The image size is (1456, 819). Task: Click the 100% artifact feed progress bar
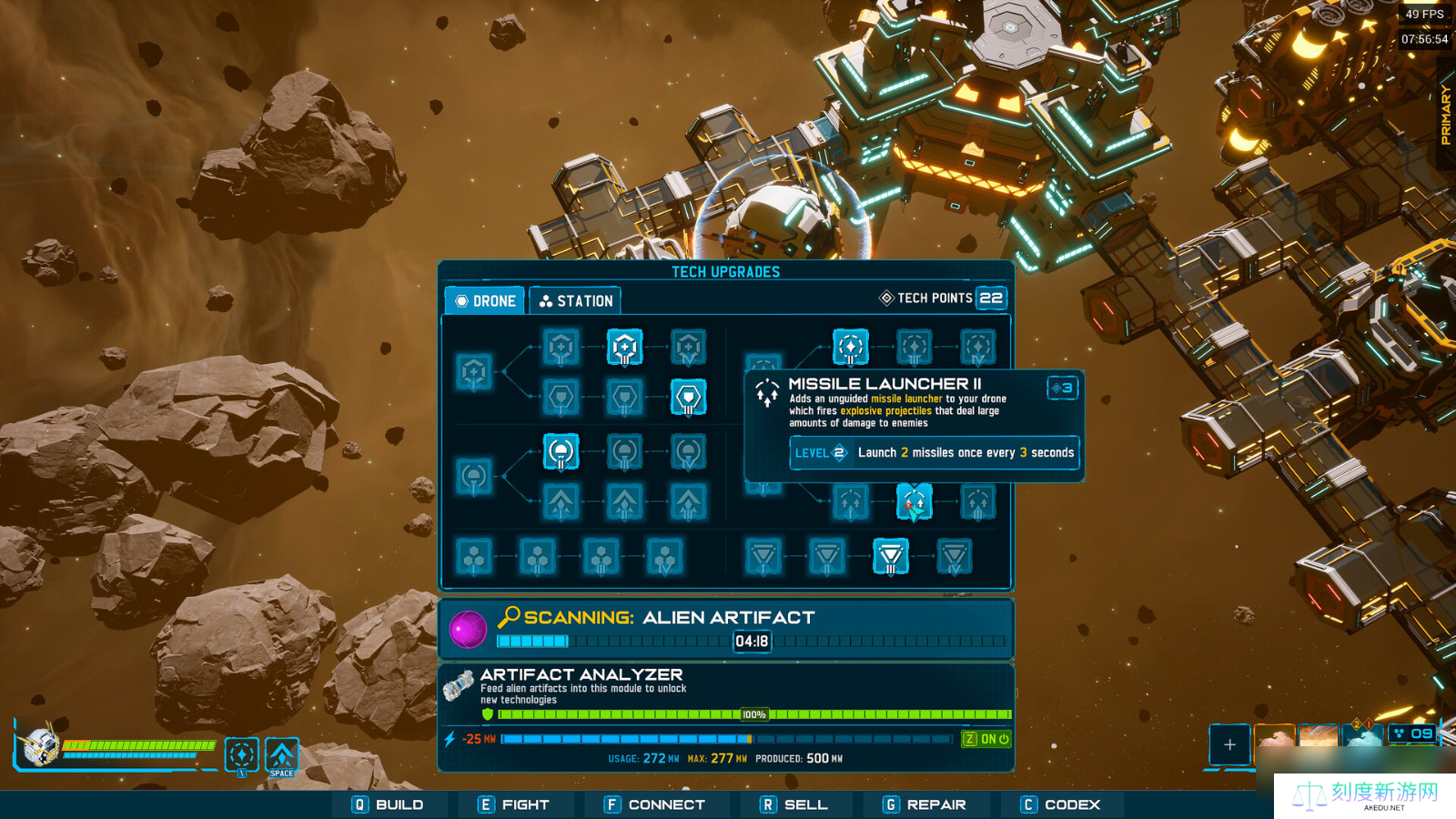753,714
